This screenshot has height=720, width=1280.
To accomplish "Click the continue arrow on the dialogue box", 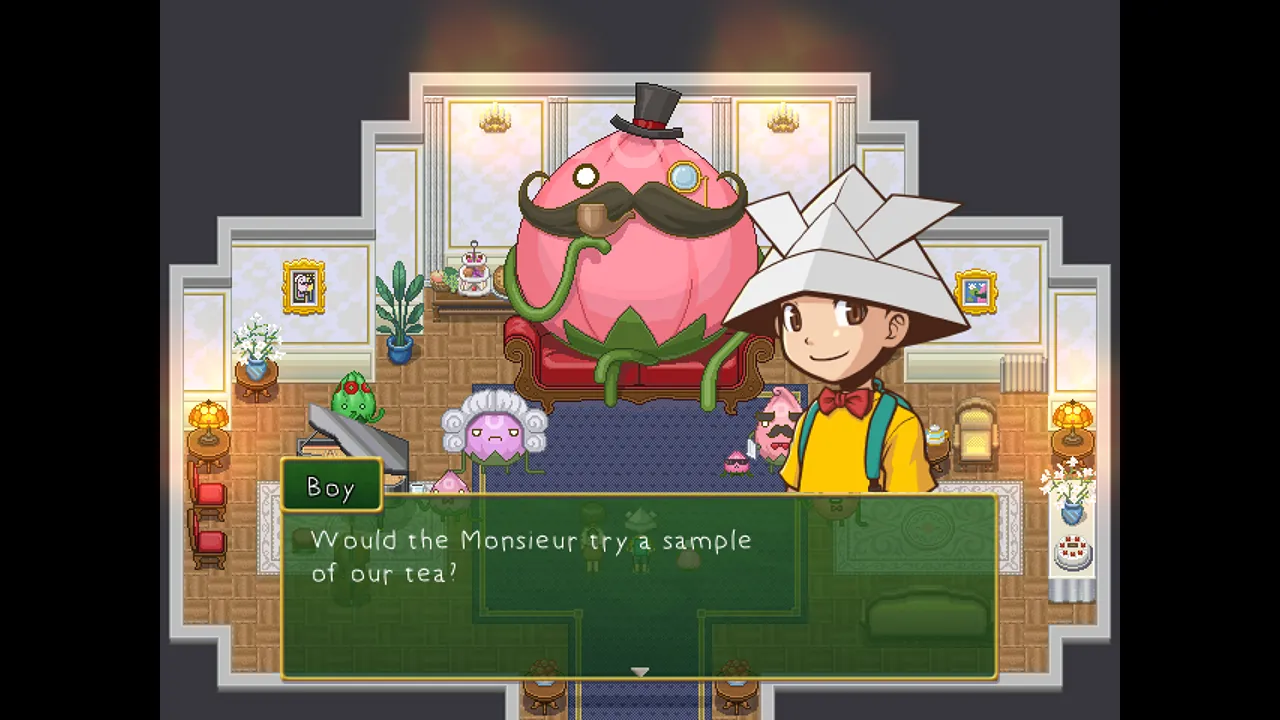I will pos(640,672).
